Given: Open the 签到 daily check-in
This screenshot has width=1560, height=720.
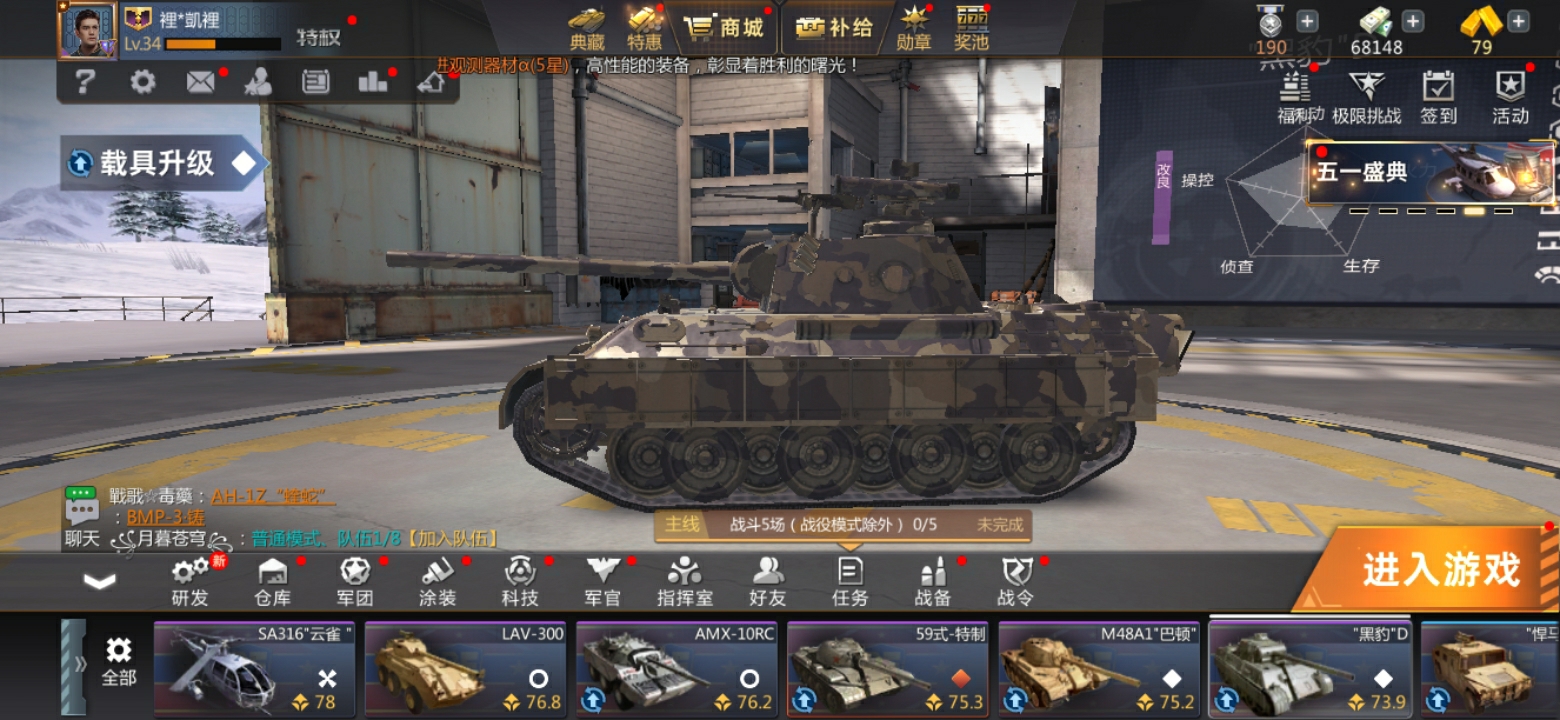Looking at the screenshot, I should (x=1438, y=97).
